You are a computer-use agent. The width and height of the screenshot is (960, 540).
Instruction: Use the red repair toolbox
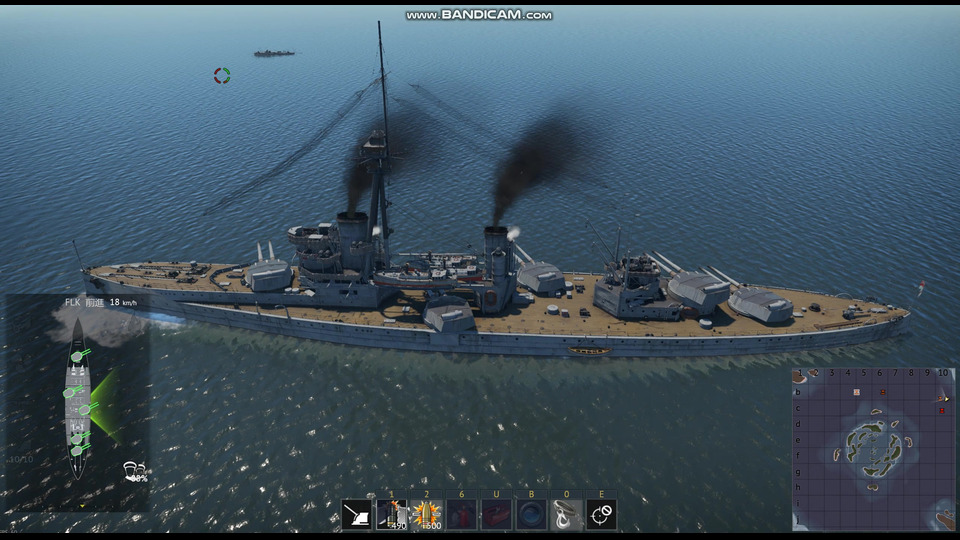[496, 515]
